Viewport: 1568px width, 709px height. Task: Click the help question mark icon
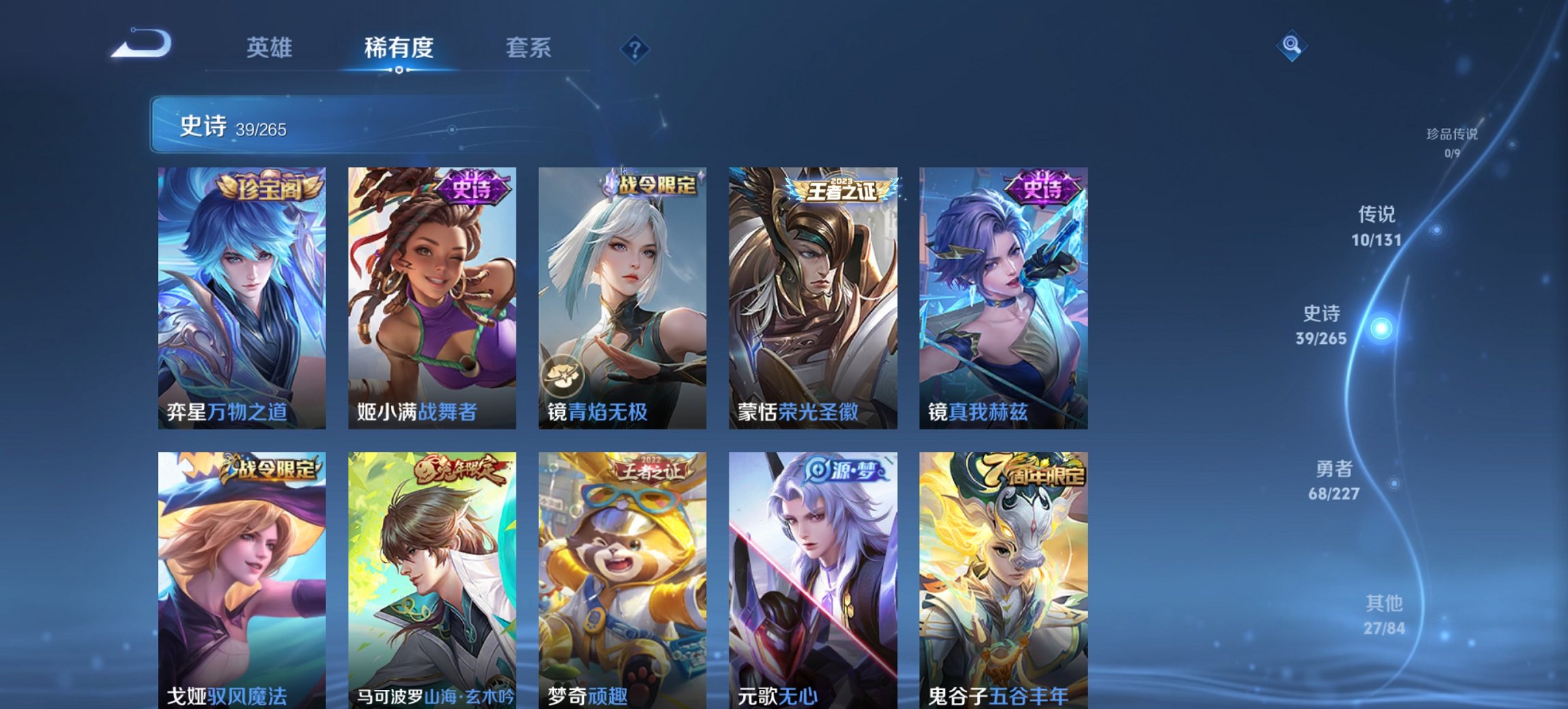[x=635, y=49]
